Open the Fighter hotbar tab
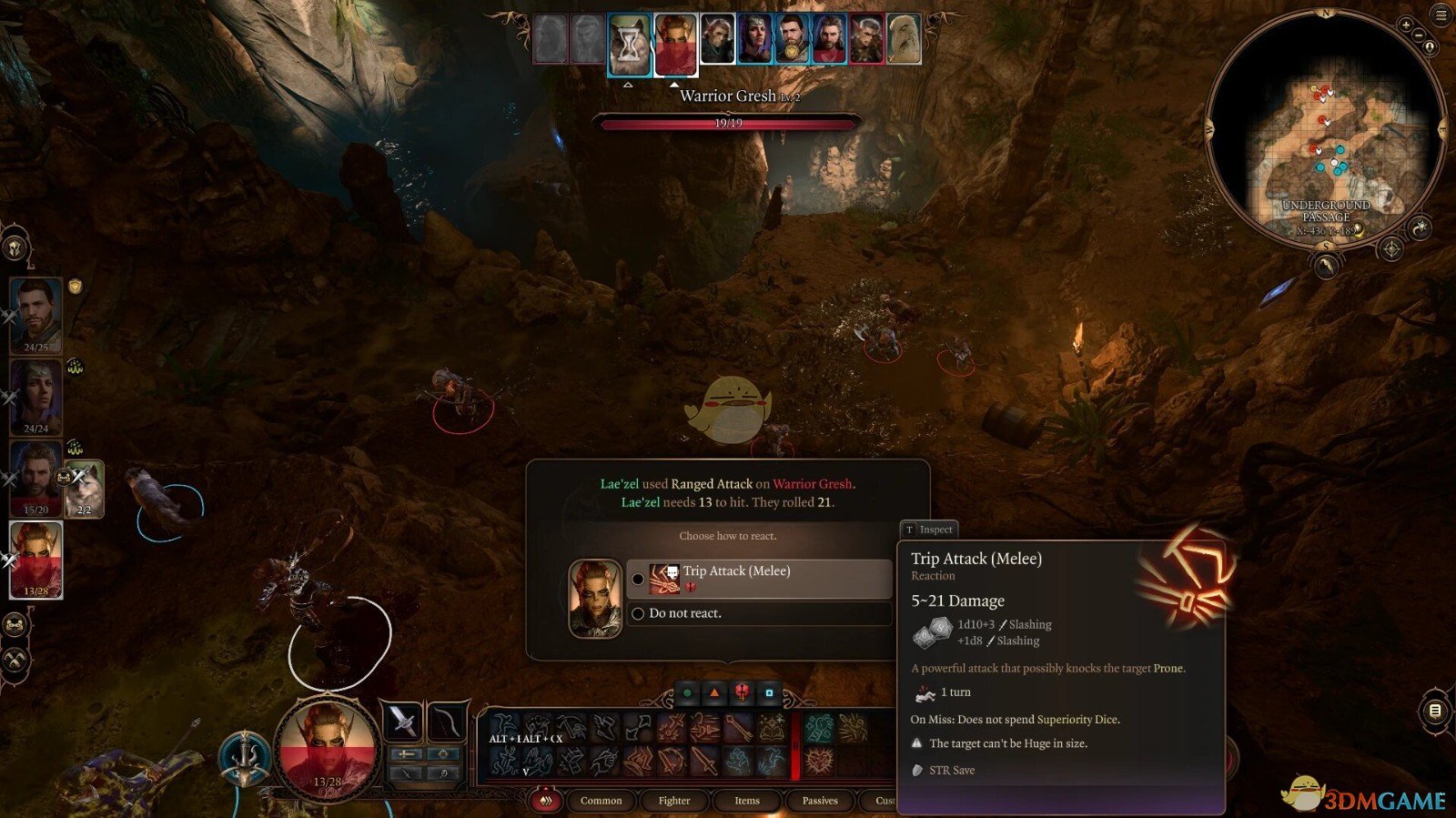The height and width of the screenshot is (818, 1456). 674,801
